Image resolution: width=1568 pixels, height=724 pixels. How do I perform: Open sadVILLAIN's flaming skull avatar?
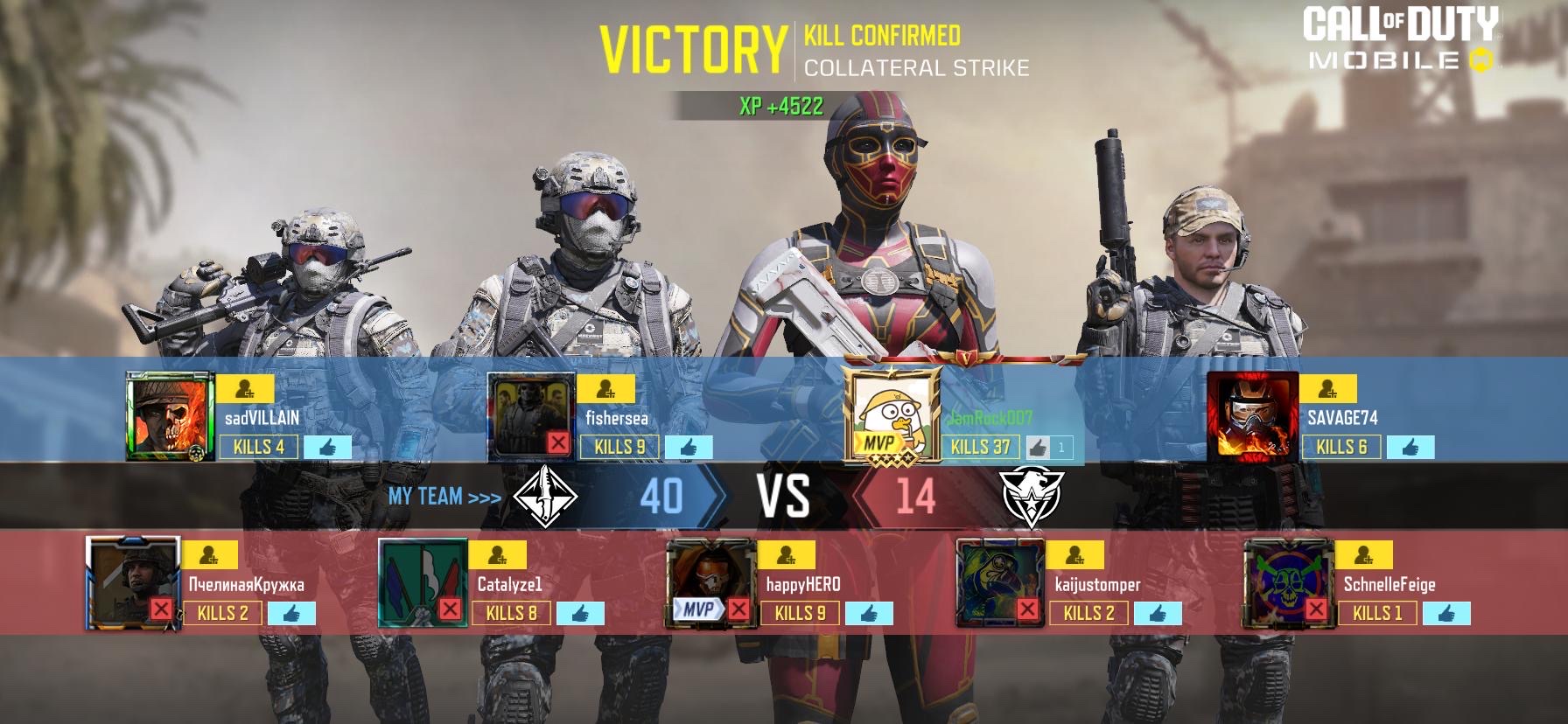[170, 415]
